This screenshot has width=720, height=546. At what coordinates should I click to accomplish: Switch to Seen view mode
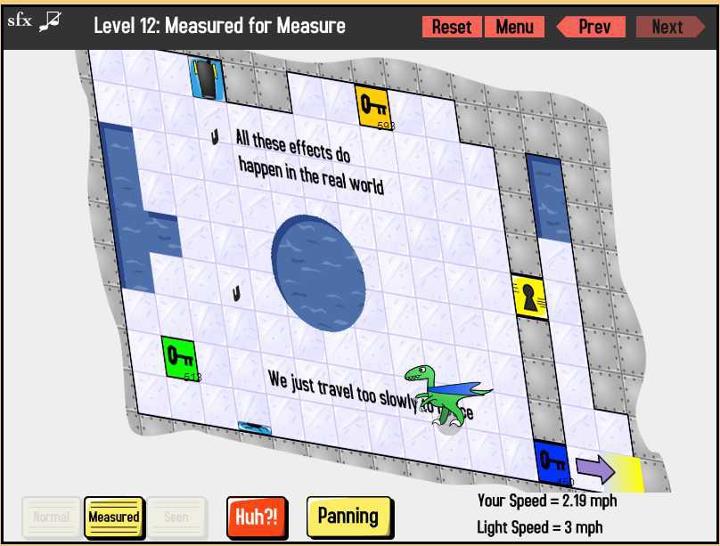coord(176,517)
